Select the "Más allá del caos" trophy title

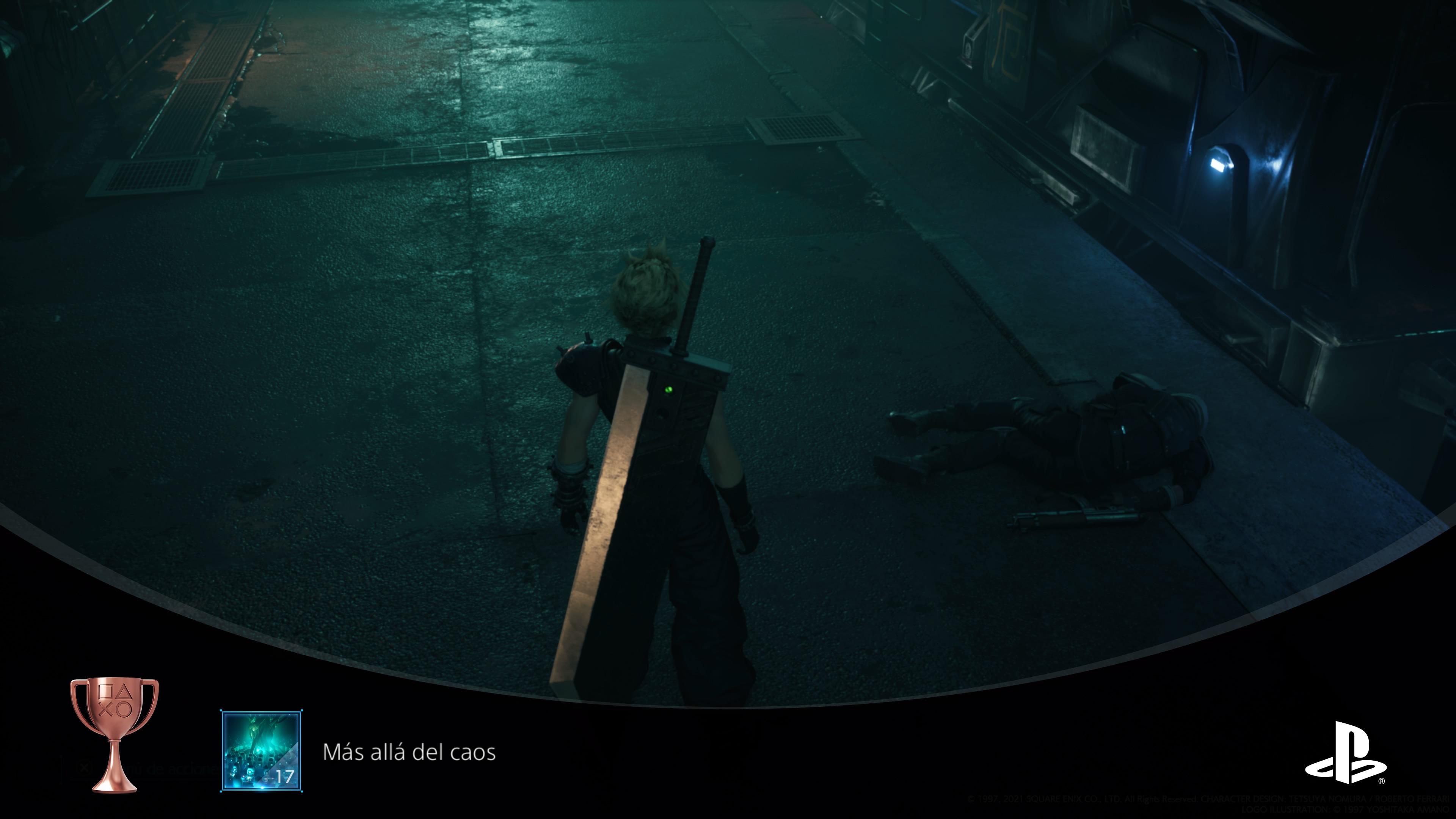pyautogui.click(x=409, y=752)
